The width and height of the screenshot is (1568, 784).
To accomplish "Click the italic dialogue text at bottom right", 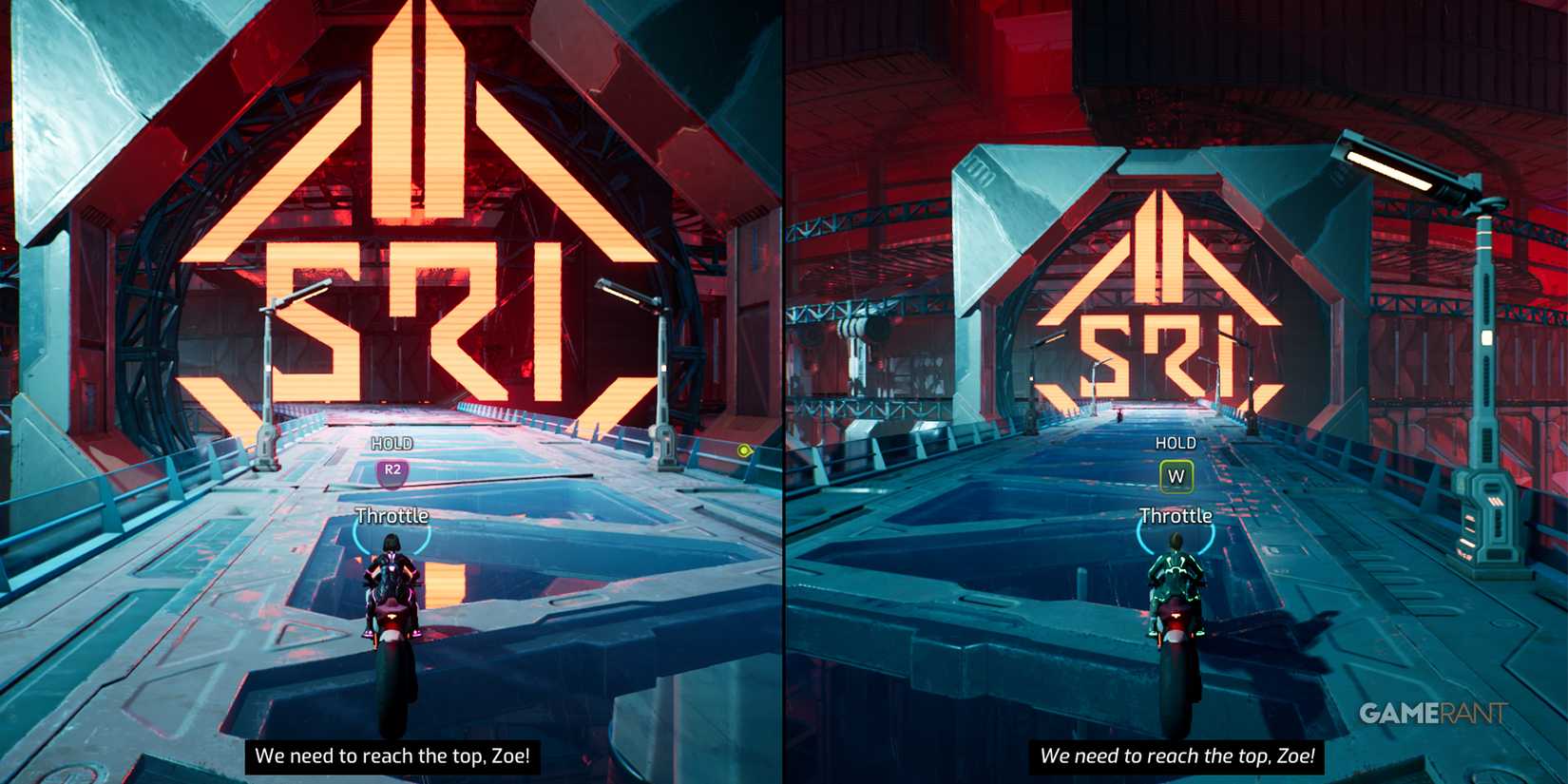I will tap(1178, 756).
